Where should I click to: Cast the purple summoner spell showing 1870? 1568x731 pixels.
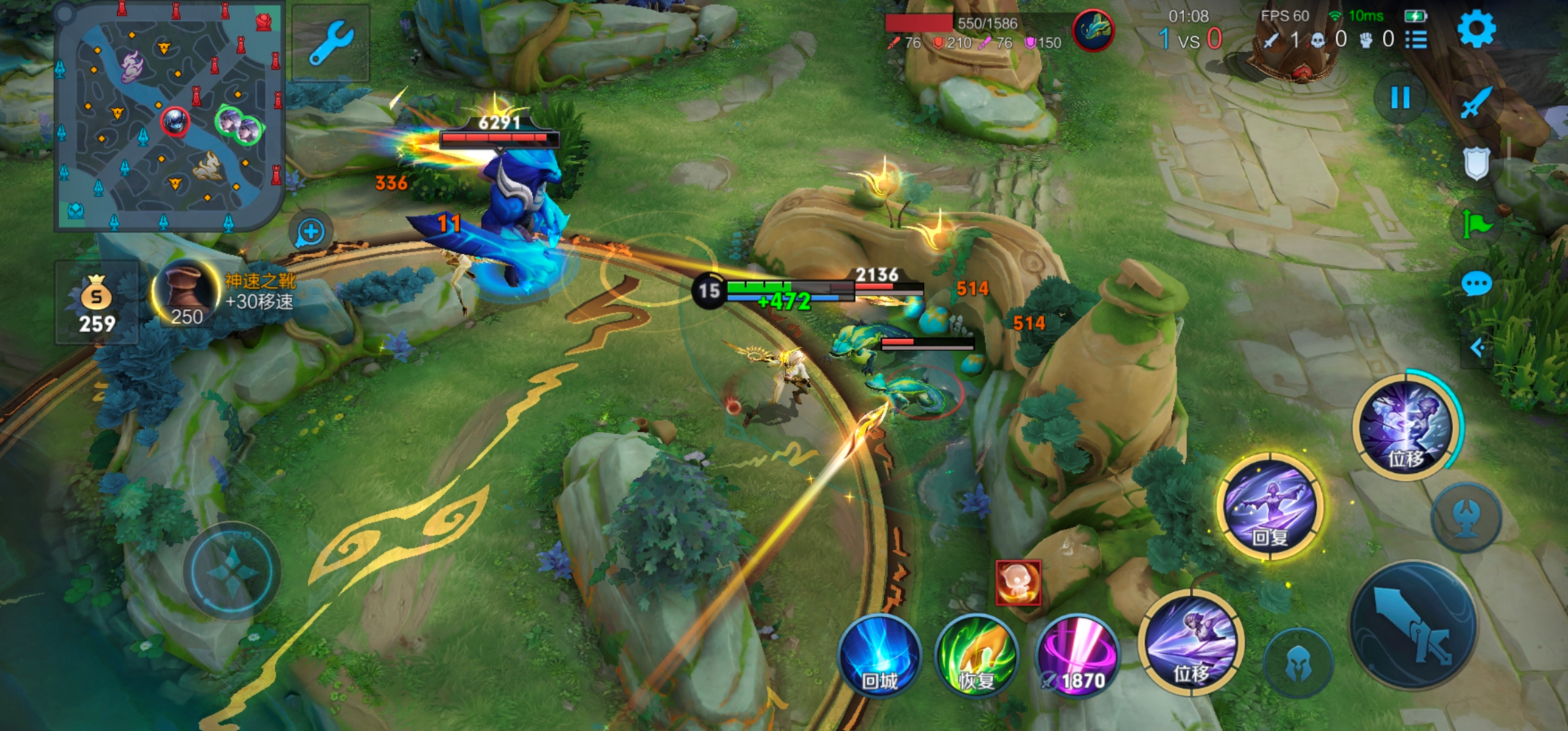(x=1077, y=657)
